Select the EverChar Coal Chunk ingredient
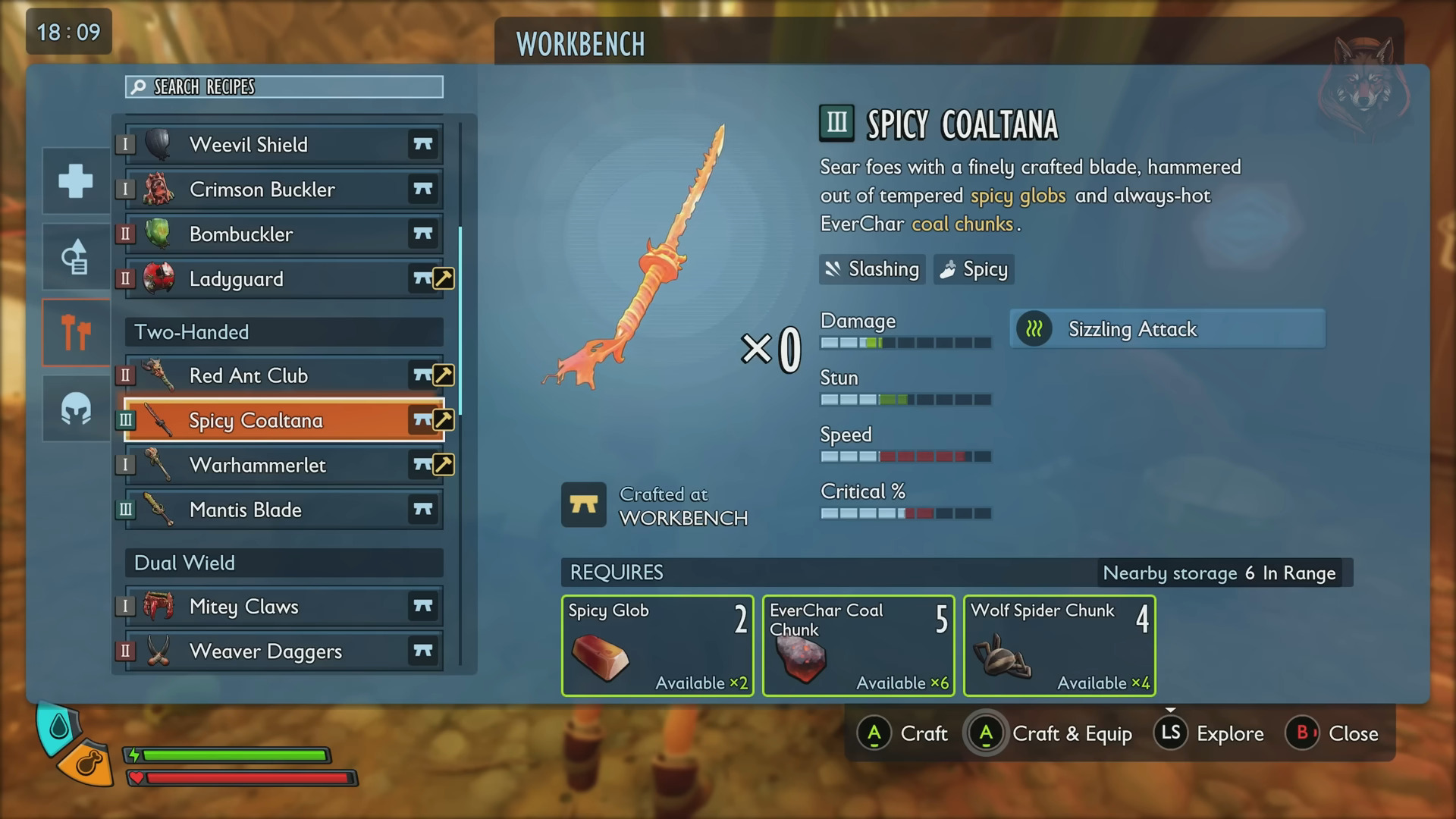Screen dimensions: 1456x819 pyautogui.click(x=858, y=645)
